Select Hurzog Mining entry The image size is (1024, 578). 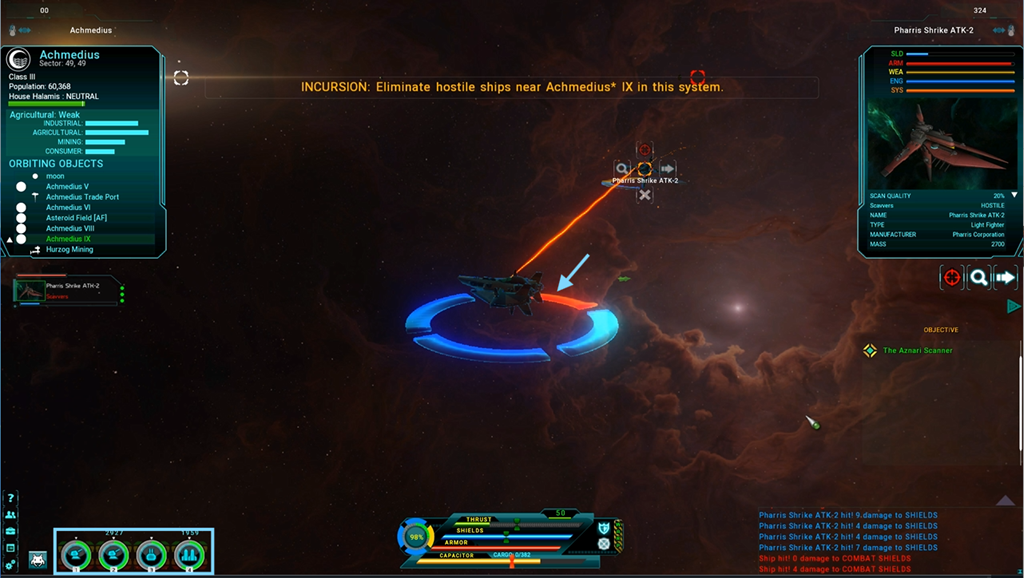pyautogui.click(x=69, y=250)
